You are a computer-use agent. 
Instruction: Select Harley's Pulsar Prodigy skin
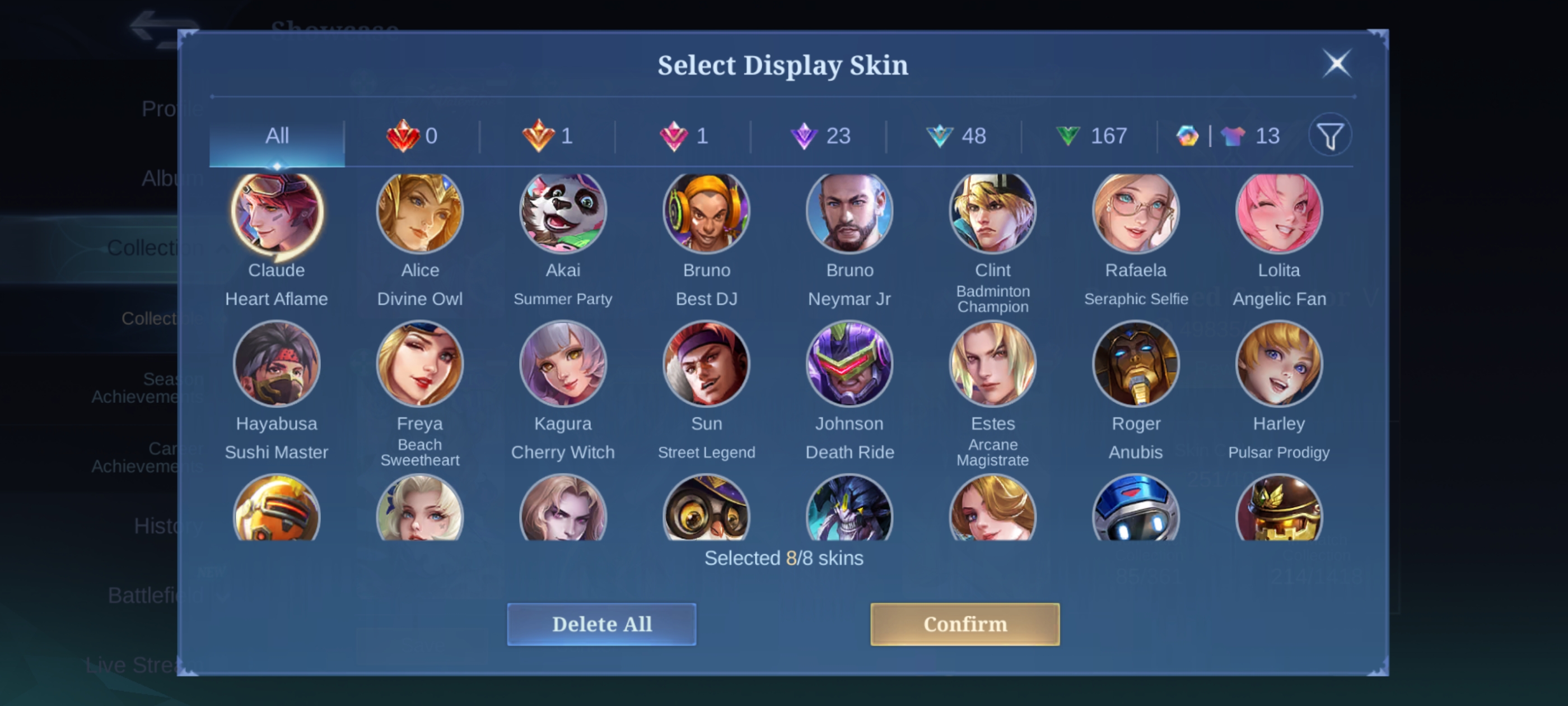(x=1279, y=364)
